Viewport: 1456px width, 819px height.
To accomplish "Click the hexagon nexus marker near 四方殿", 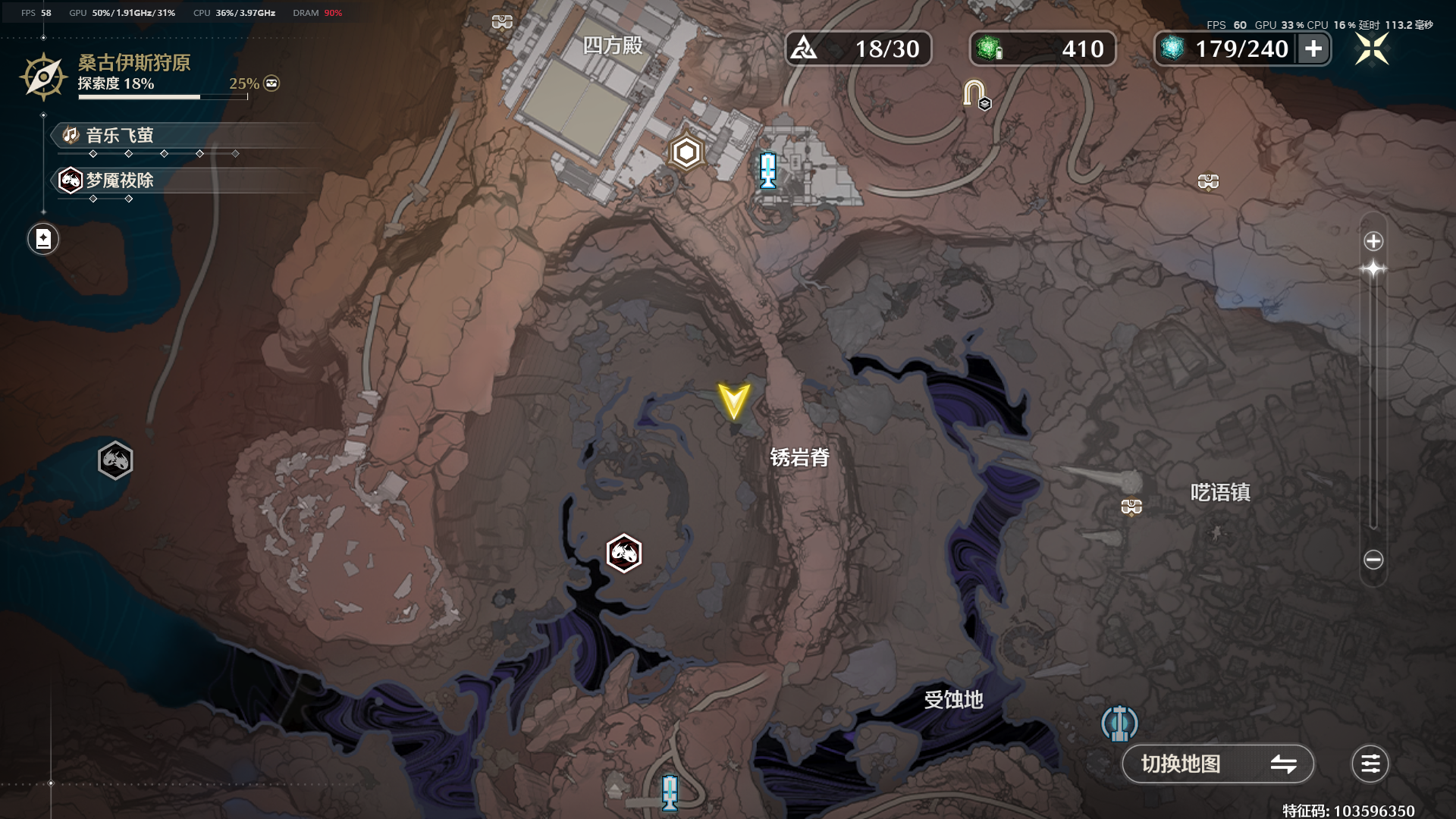I will click(x=686, y=153).
